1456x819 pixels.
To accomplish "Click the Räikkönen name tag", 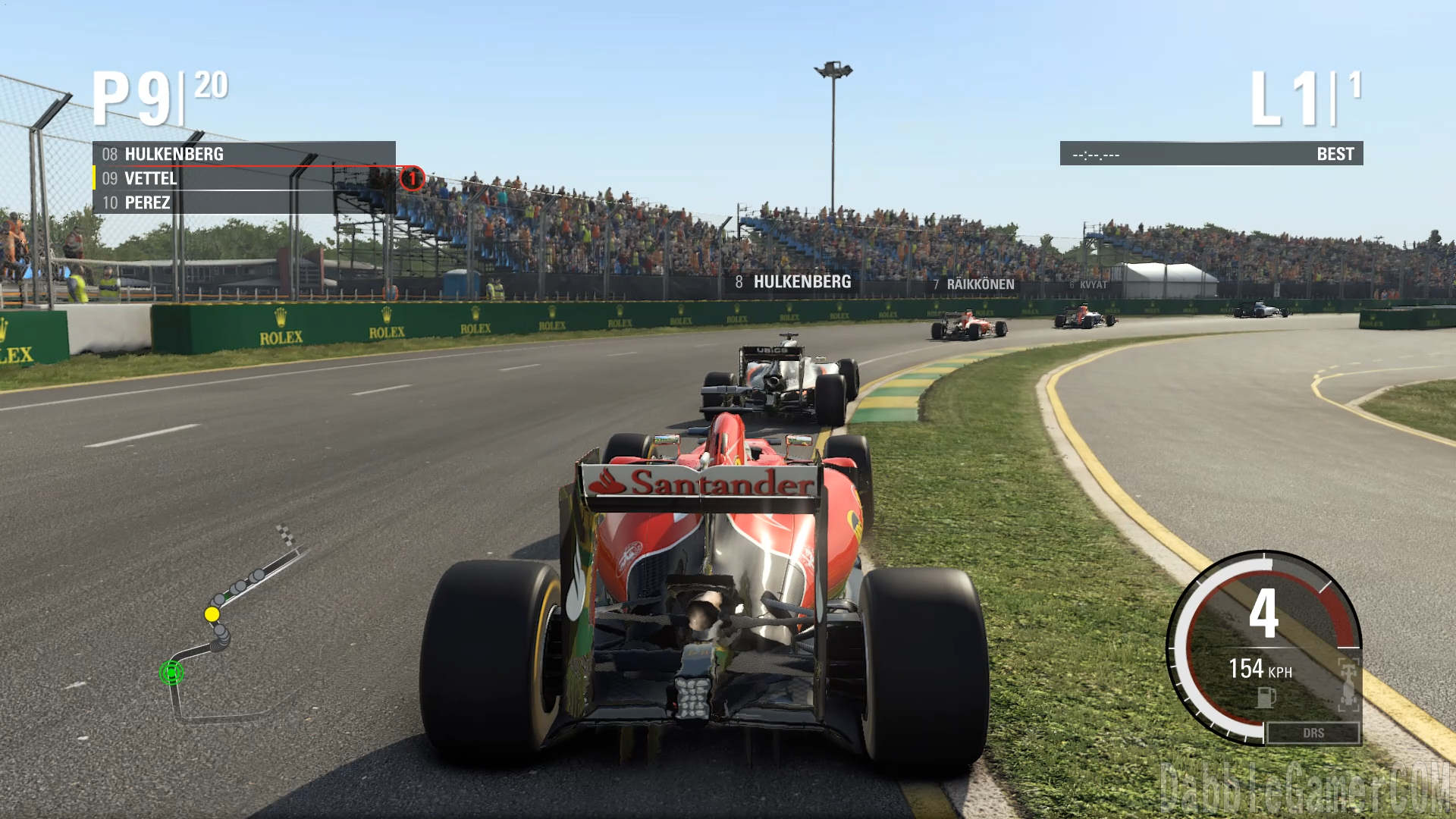I will point(974,284).
